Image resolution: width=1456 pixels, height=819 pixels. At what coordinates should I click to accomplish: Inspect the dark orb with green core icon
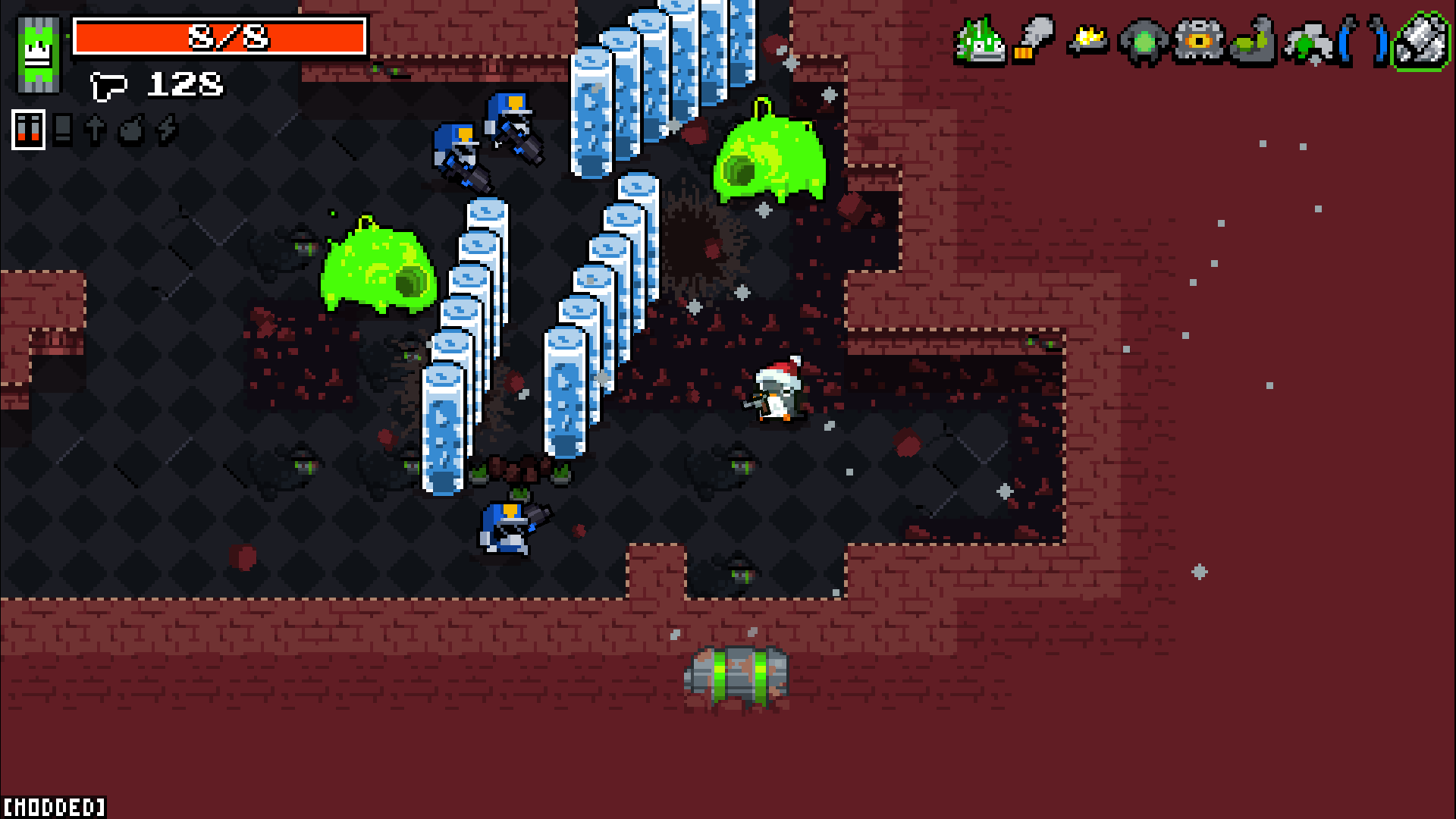tap(1143, 42)
